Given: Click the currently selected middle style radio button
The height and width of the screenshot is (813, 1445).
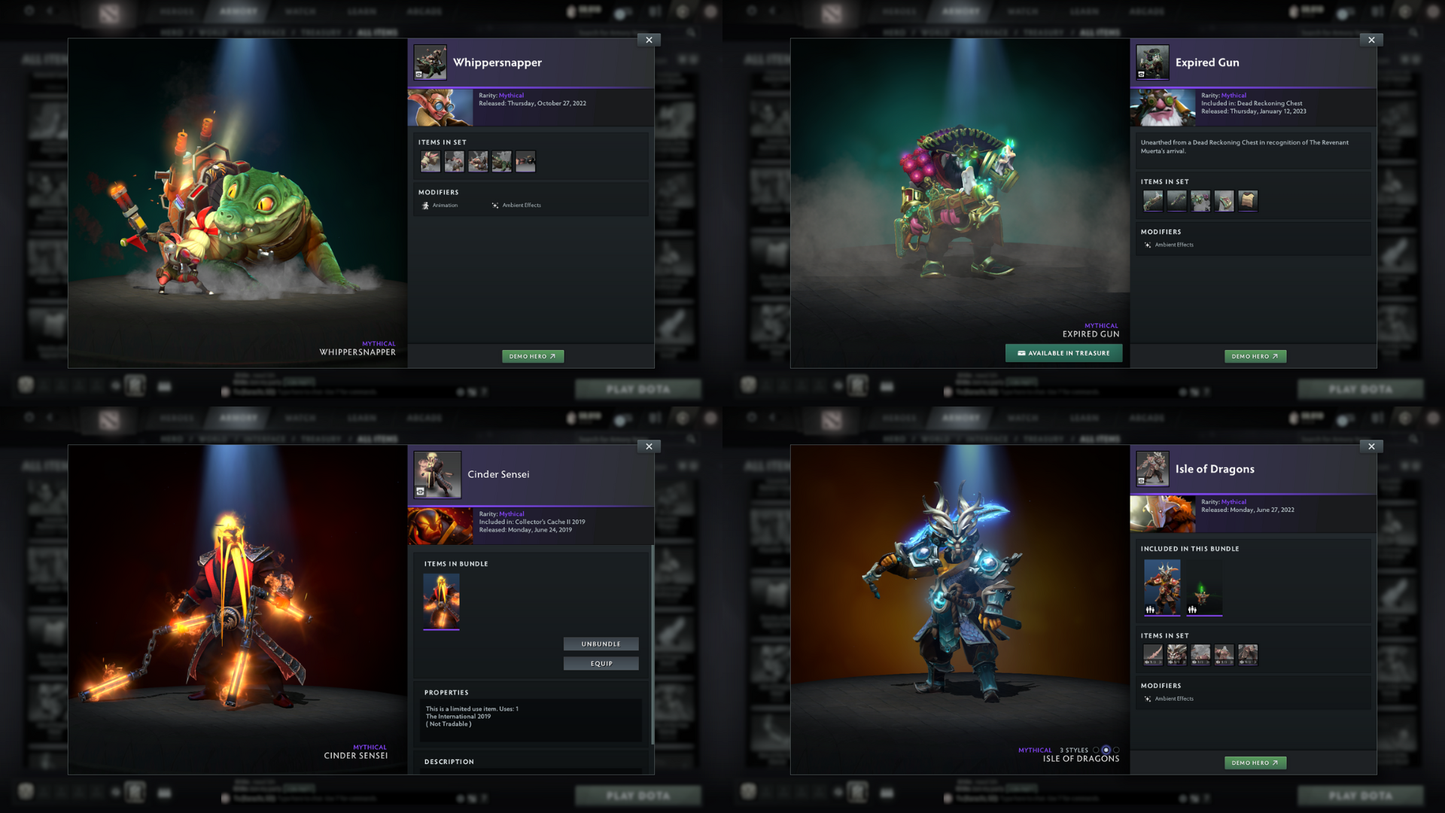Looking at the screenshot, I should pos(1106,750).
